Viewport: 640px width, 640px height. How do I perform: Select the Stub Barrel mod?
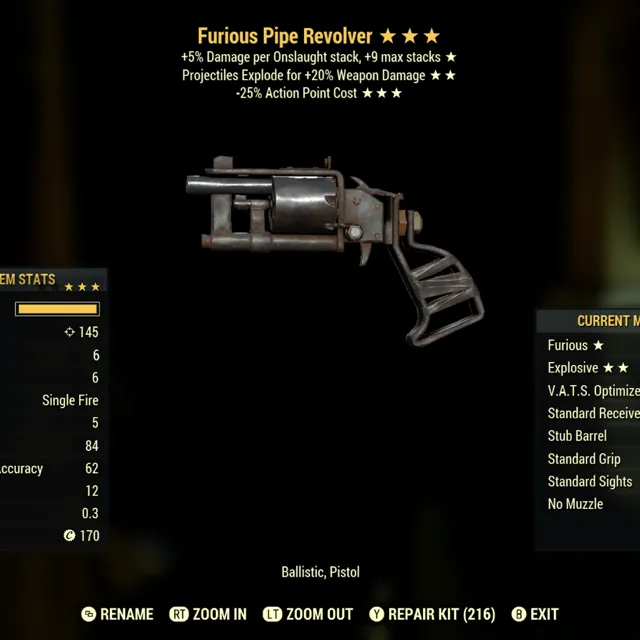tap(577, 436)
